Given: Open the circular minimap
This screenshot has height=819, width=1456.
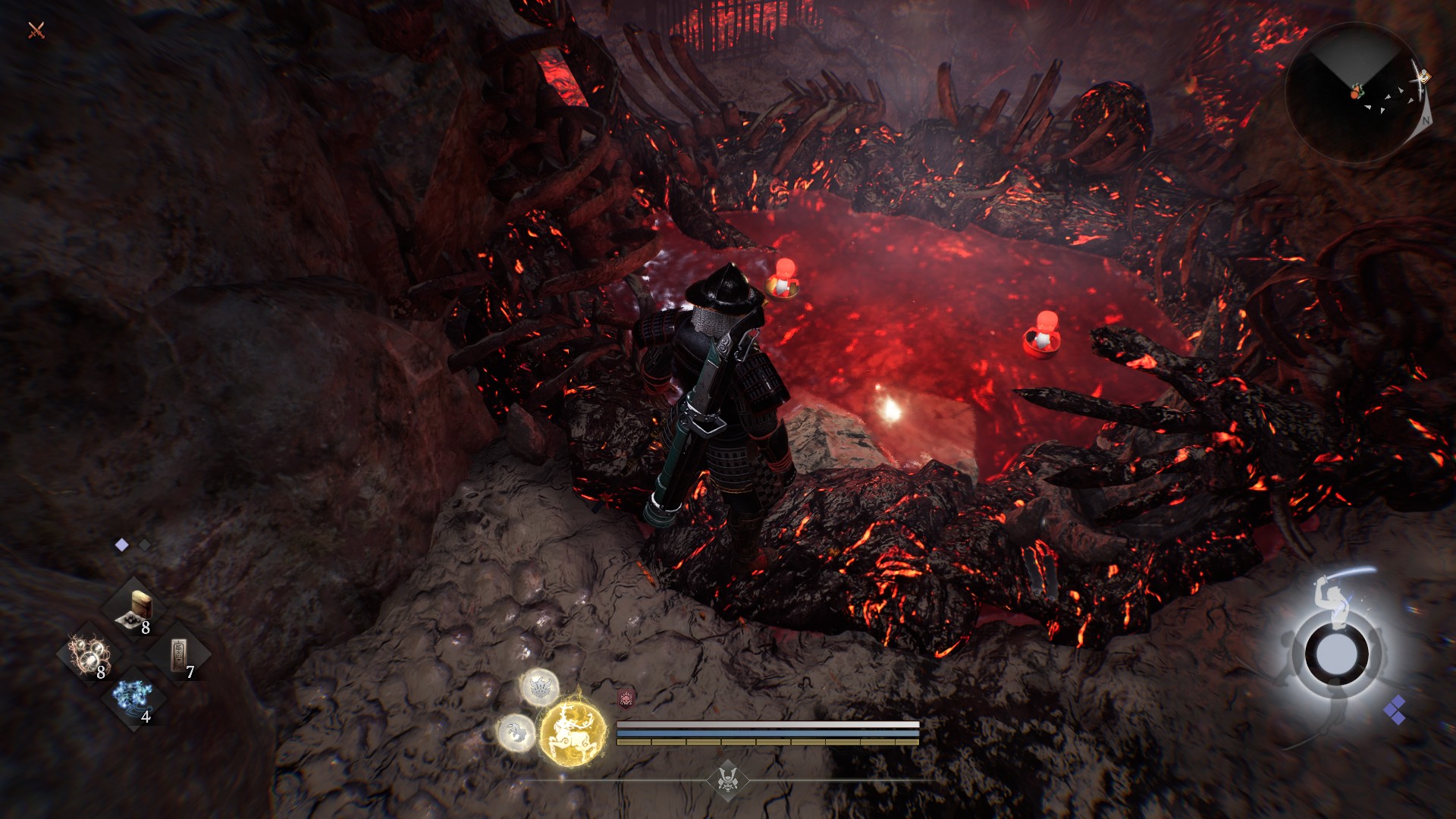Looking at the screenshot, I should point(1354,93).
